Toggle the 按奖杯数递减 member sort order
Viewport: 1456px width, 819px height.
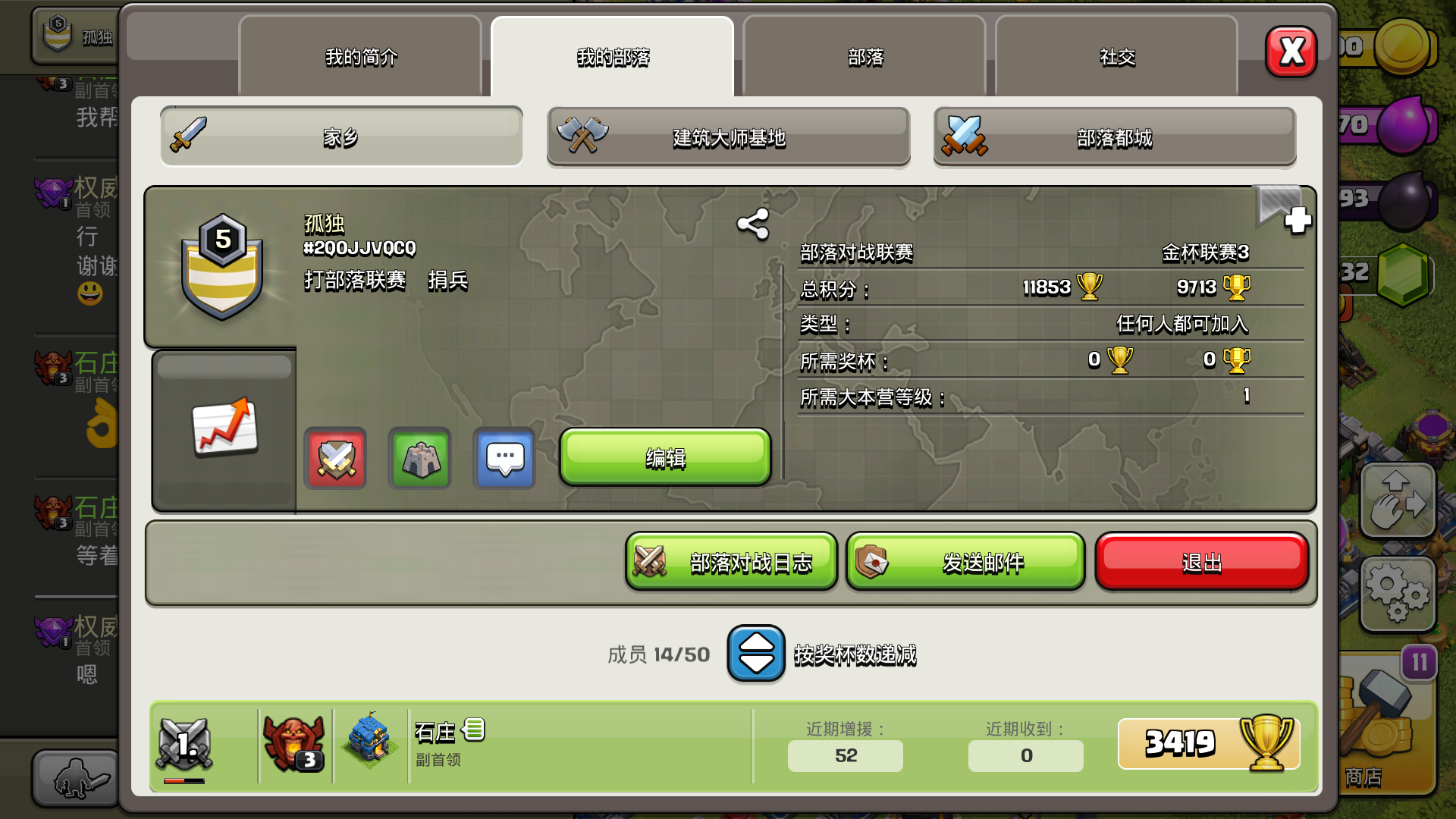pos(755,654)
